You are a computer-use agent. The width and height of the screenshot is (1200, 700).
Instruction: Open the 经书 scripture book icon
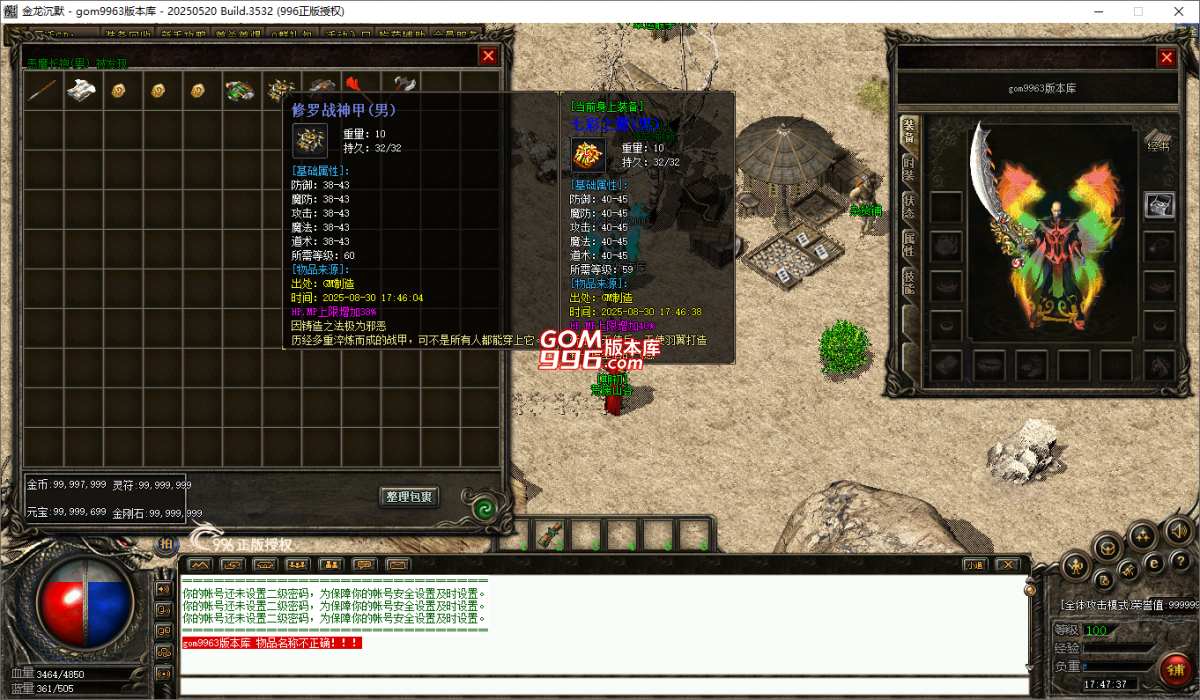click(x=1158, y=138)
